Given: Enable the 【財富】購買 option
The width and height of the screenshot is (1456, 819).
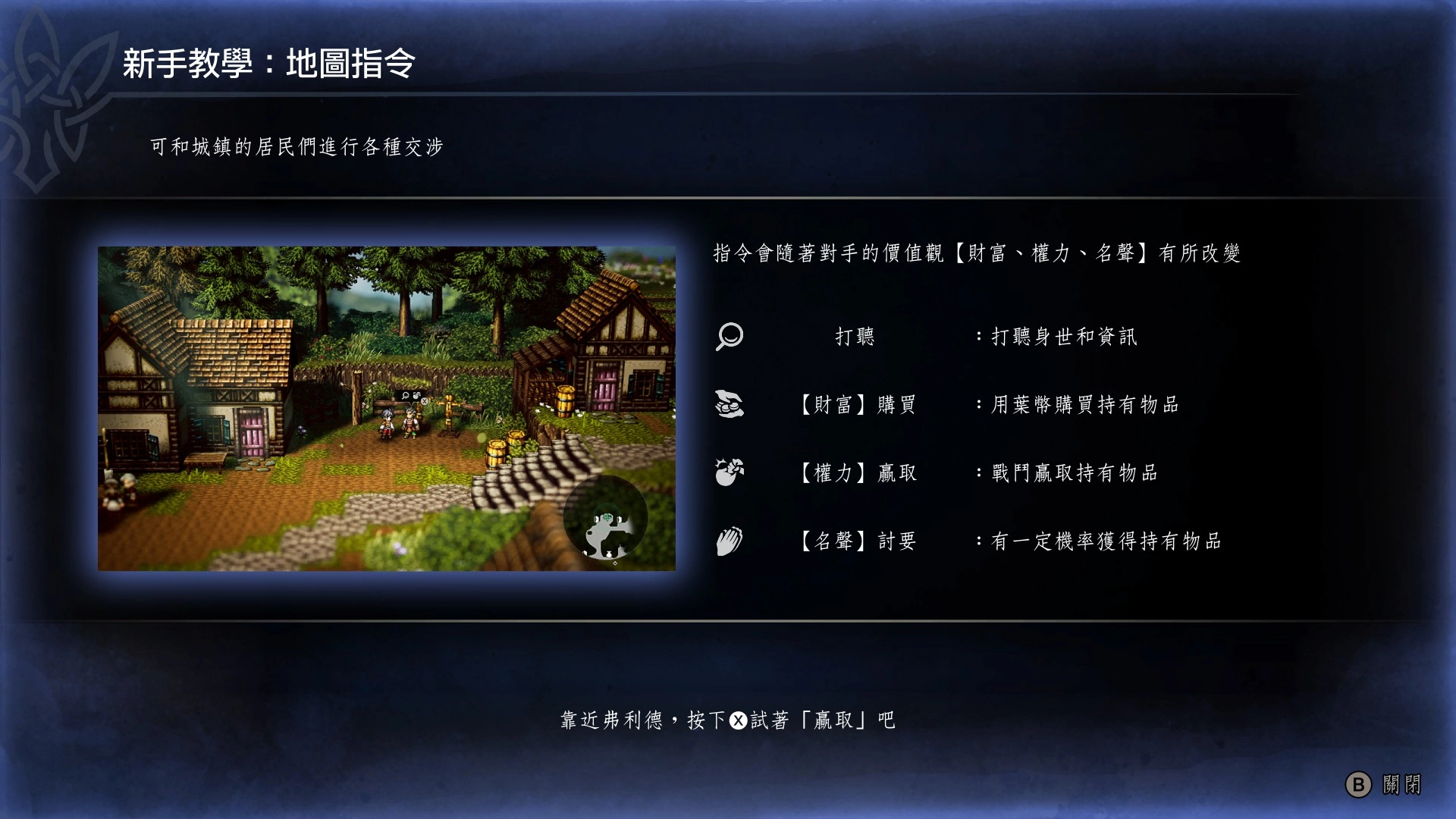Looking at the screenshot, I should tap(858, 404).
